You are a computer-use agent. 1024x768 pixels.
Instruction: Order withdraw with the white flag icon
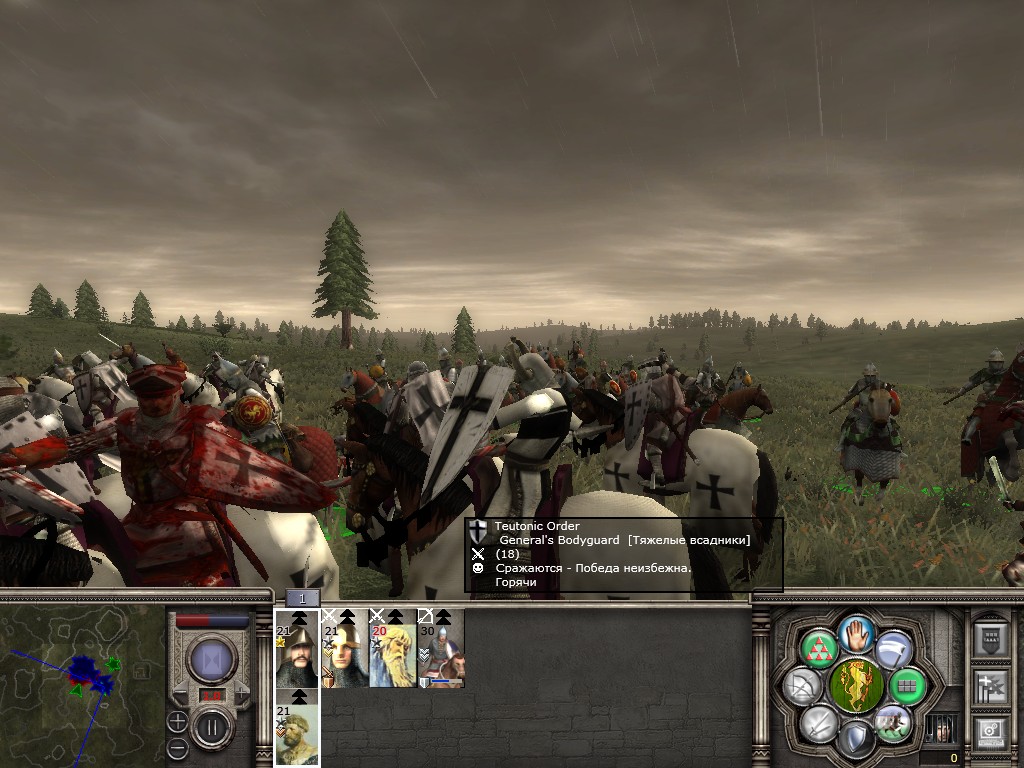(x=894, y=648)
